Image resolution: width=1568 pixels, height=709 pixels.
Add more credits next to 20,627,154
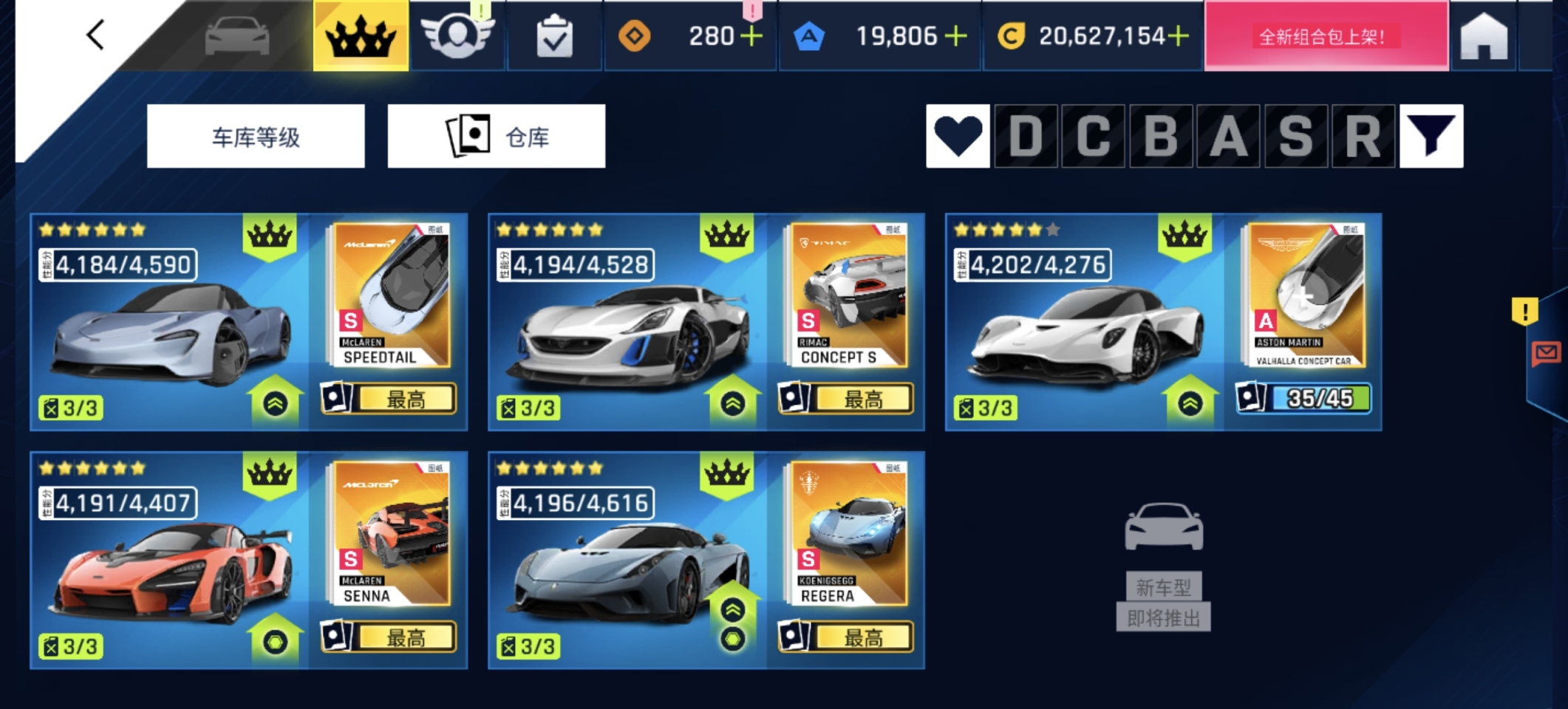(1179, 36)
